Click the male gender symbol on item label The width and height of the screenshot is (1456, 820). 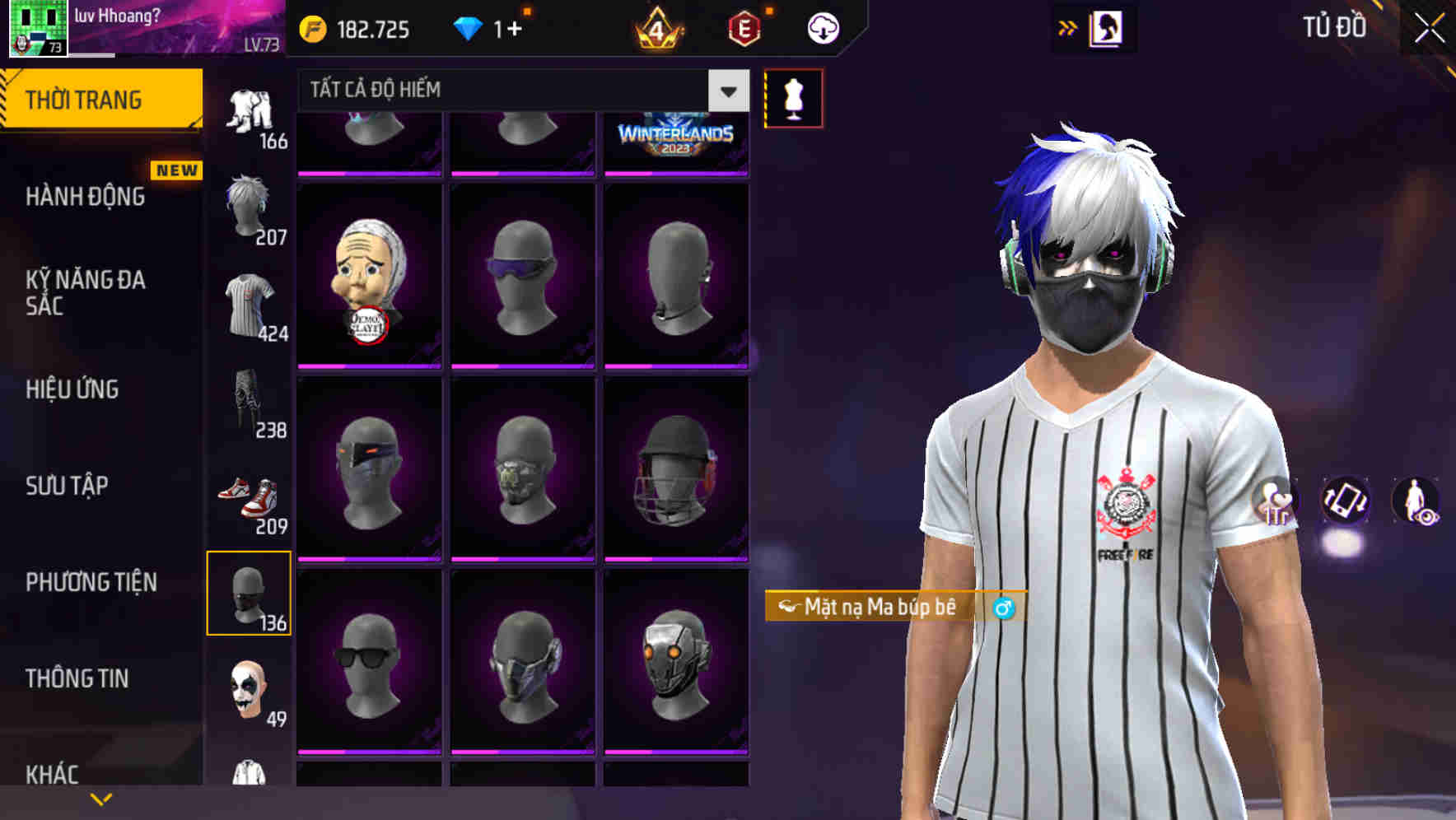coord(1004,609)
